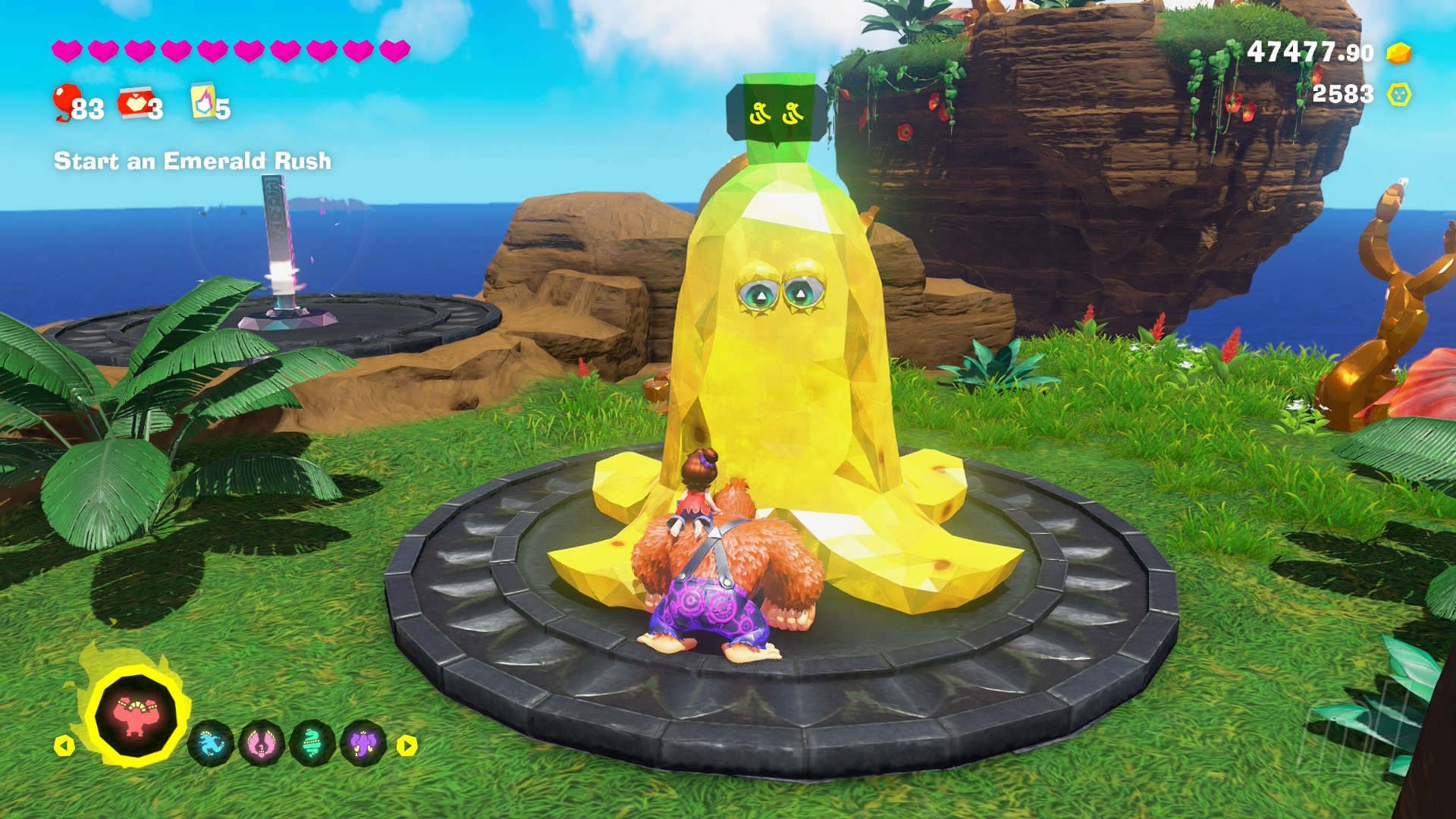Switch to the green Snake Bananza icon

pyautogui.click(x=312, y=744)
